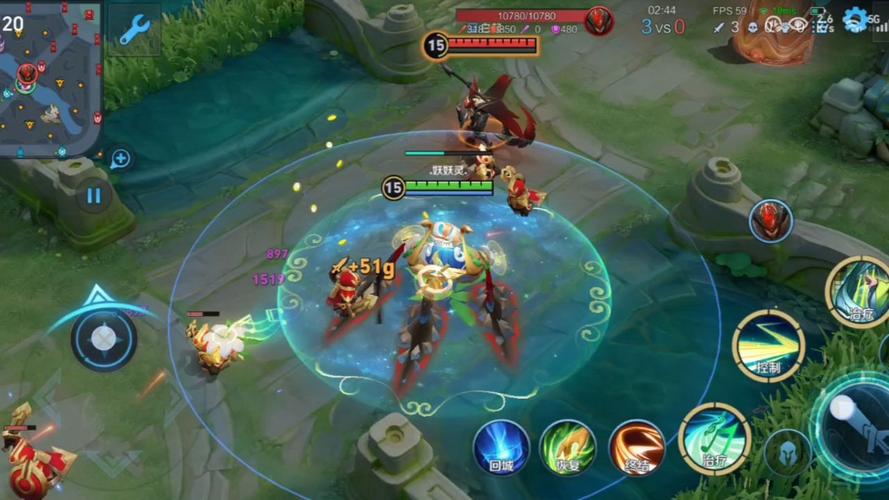Image resolution: width=889 pixels, height=500 pixels.
Task: Target the red enemy hero portrait on the right
Action: coord(770,220)
